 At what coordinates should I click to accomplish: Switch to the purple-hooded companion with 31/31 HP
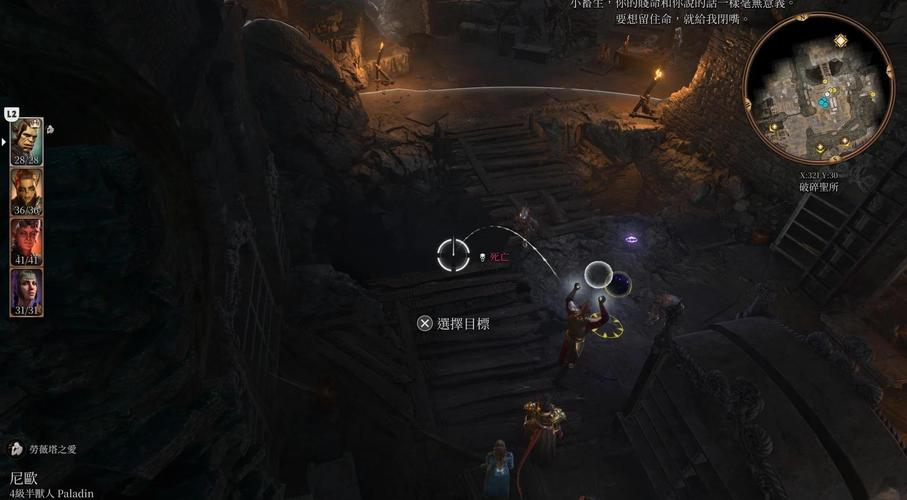click(x=27, y=290)
